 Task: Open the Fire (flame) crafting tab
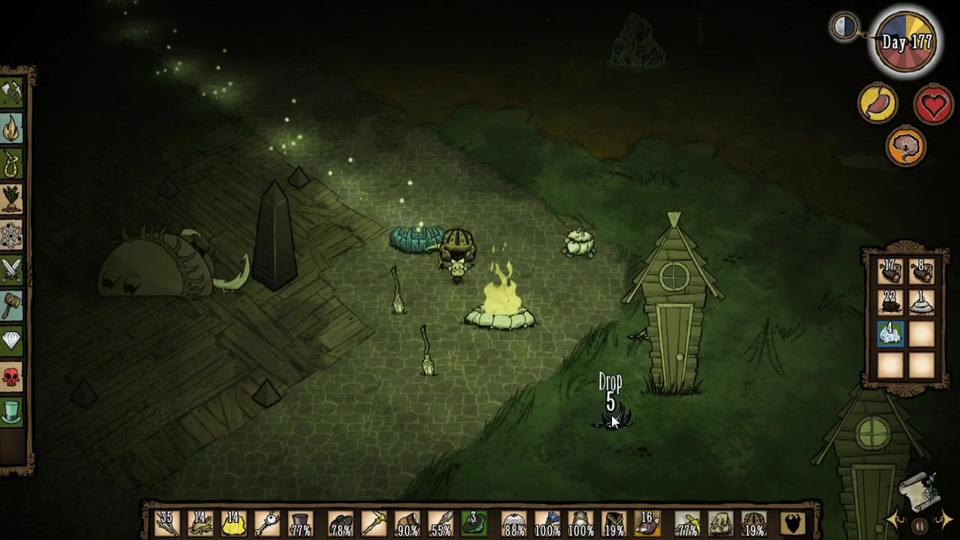[12, 128]
